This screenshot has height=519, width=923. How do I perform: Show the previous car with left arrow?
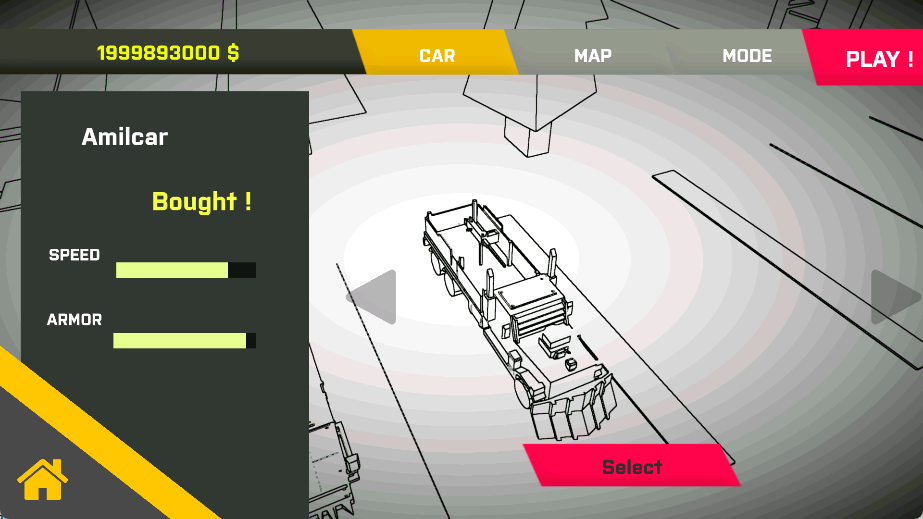point(373,297)
